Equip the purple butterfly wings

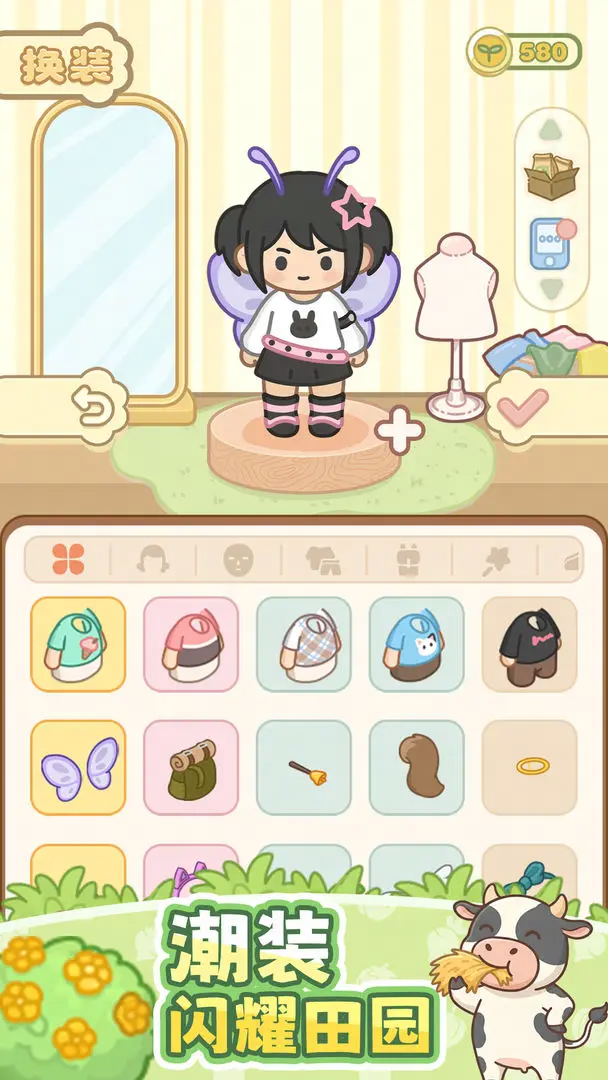pos(78,767)
